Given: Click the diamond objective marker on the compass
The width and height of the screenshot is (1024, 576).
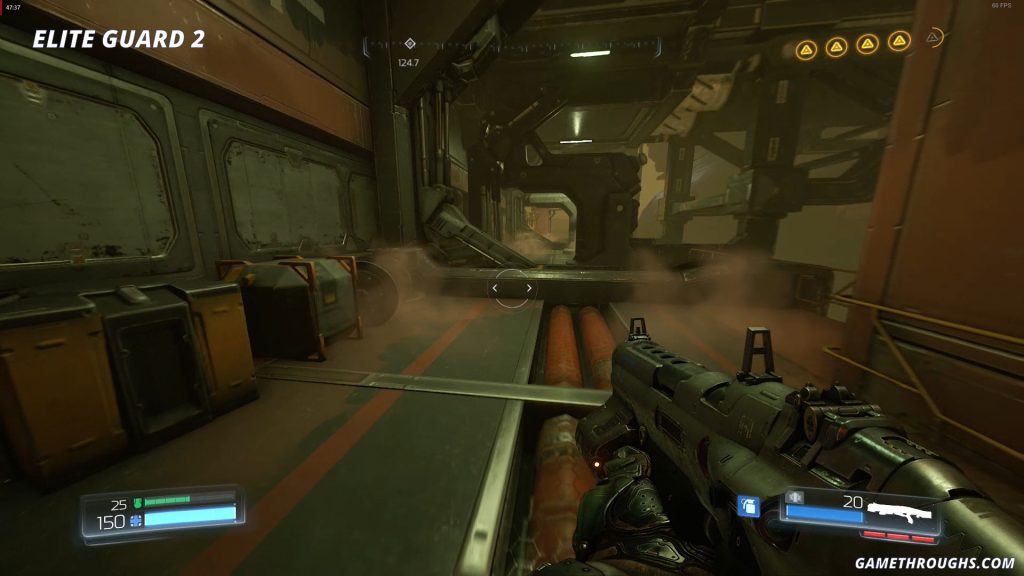Looking at the screenshot, I should click(x=410, y=44).
